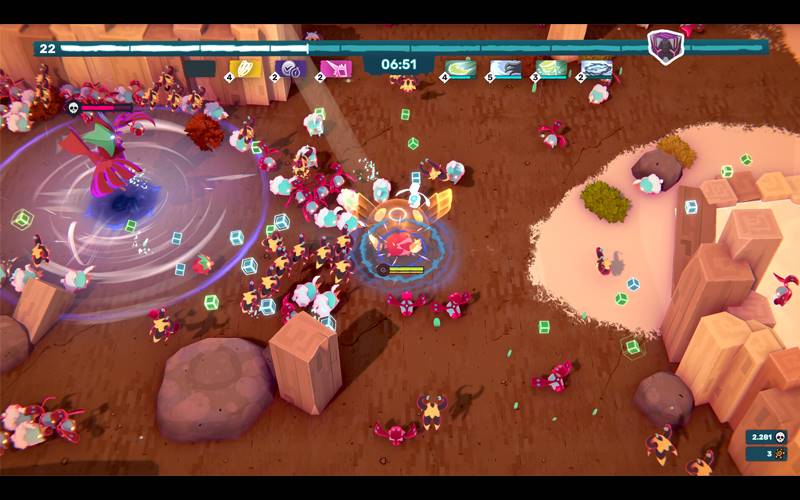Click the green slash ability icon
800x500 pixels.
(461, 69)
